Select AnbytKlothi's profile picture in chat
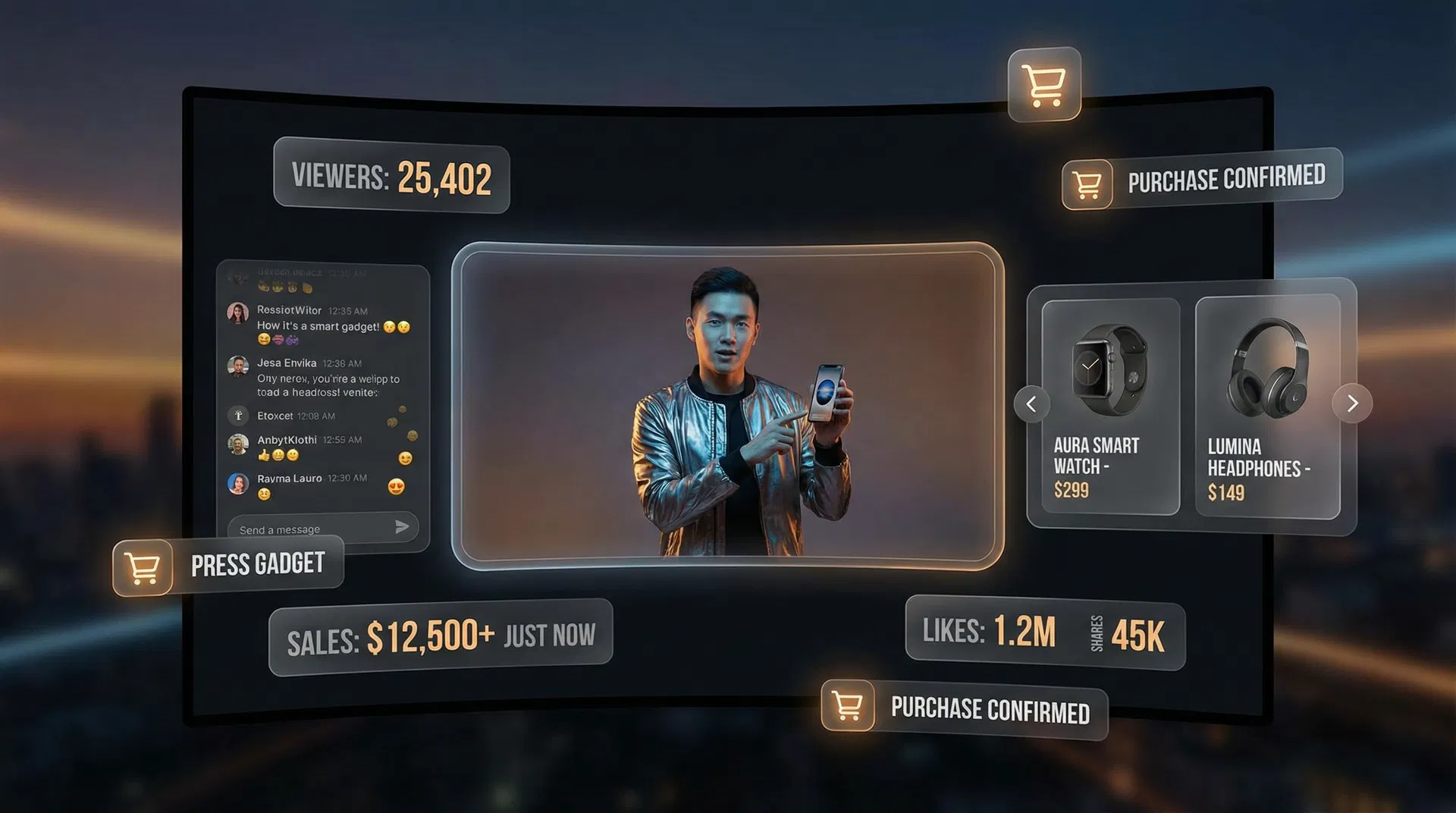The image size is (1456, 813). [x=238, y=444]
